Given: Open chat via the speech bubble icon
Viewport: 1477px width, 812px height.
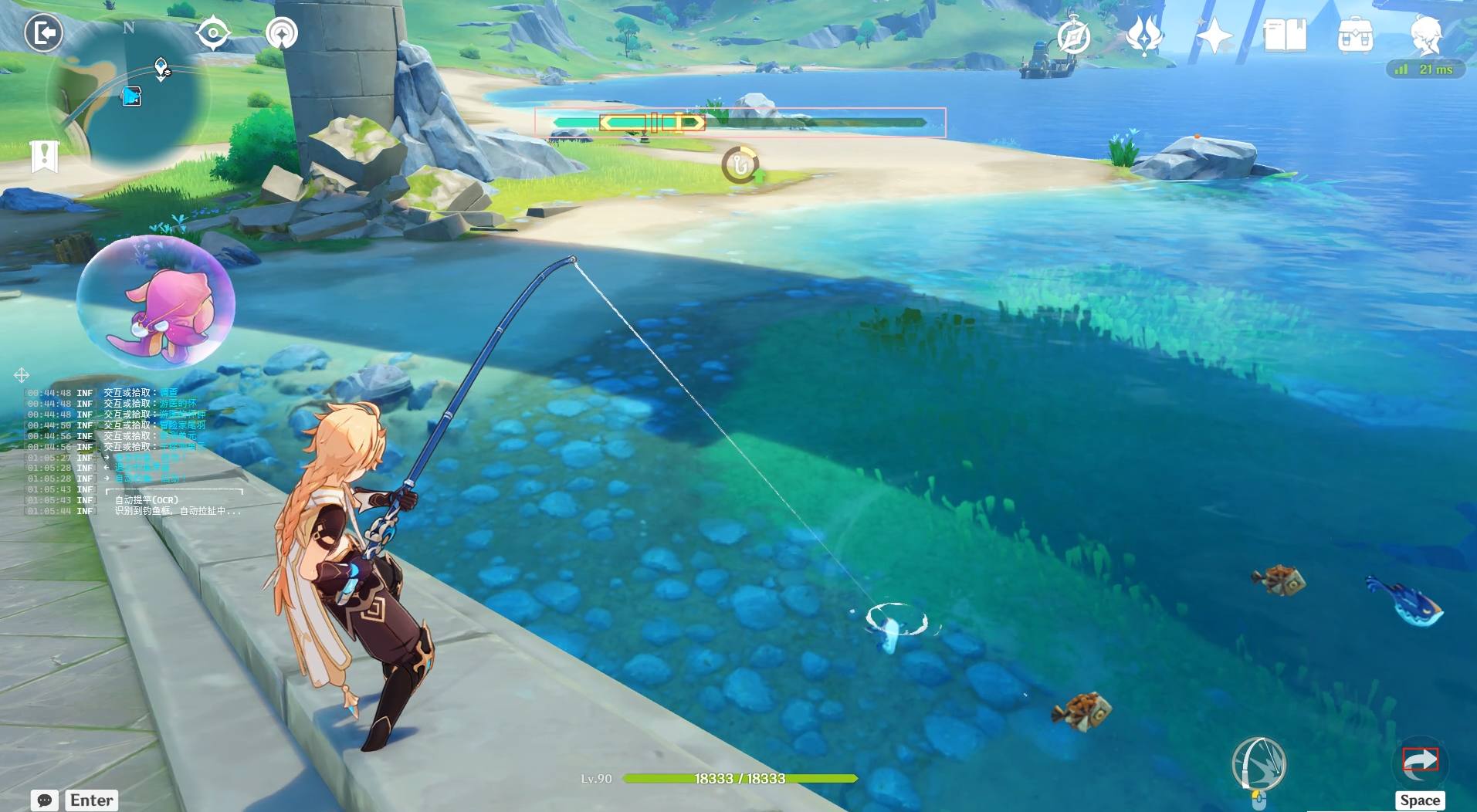Looking at the screenshot, I should click(44, 800).
